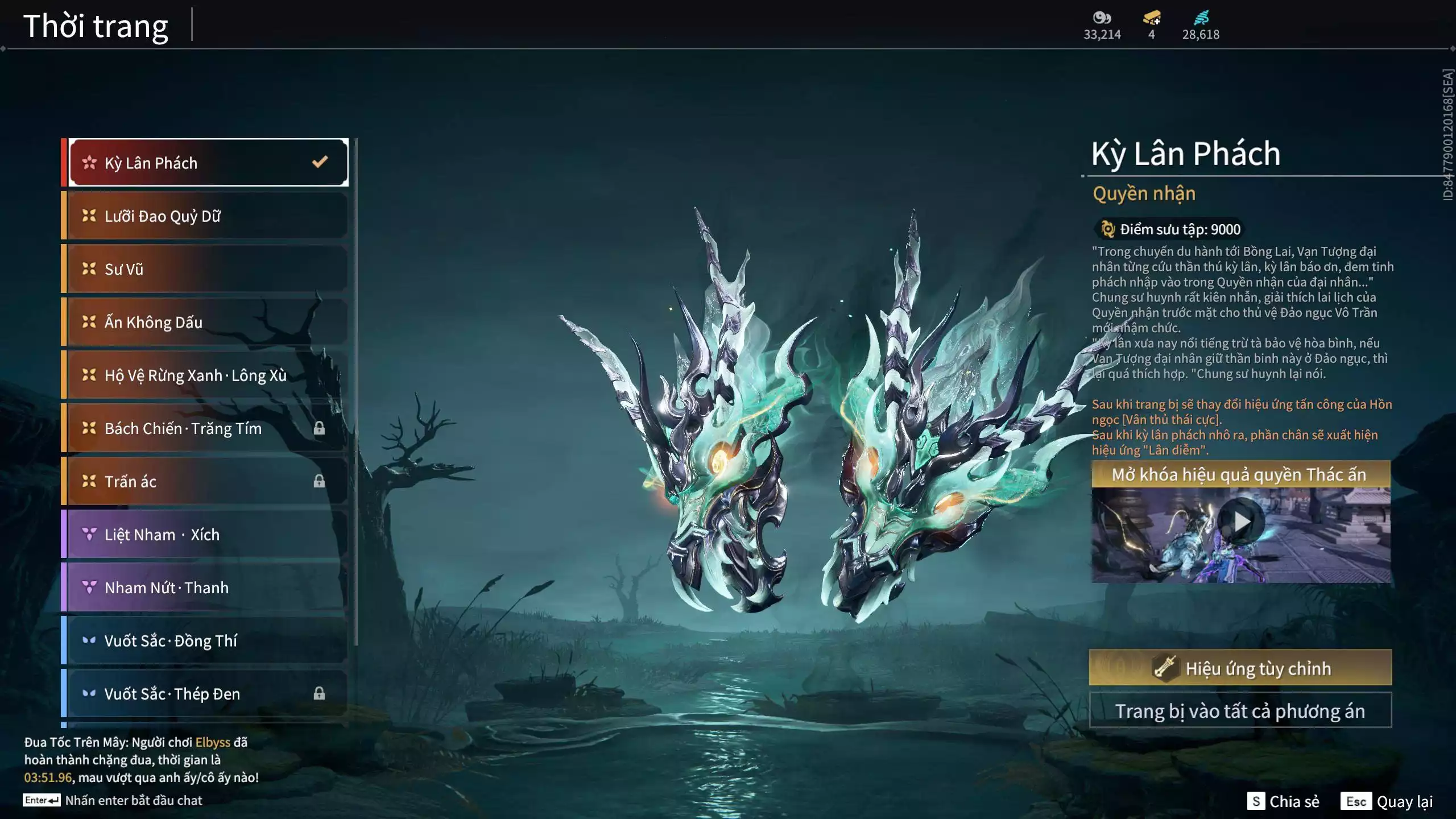1456x819 pixels.
Task: Choose the Liệt Nham · Xích skin
Action: point(208,535)
